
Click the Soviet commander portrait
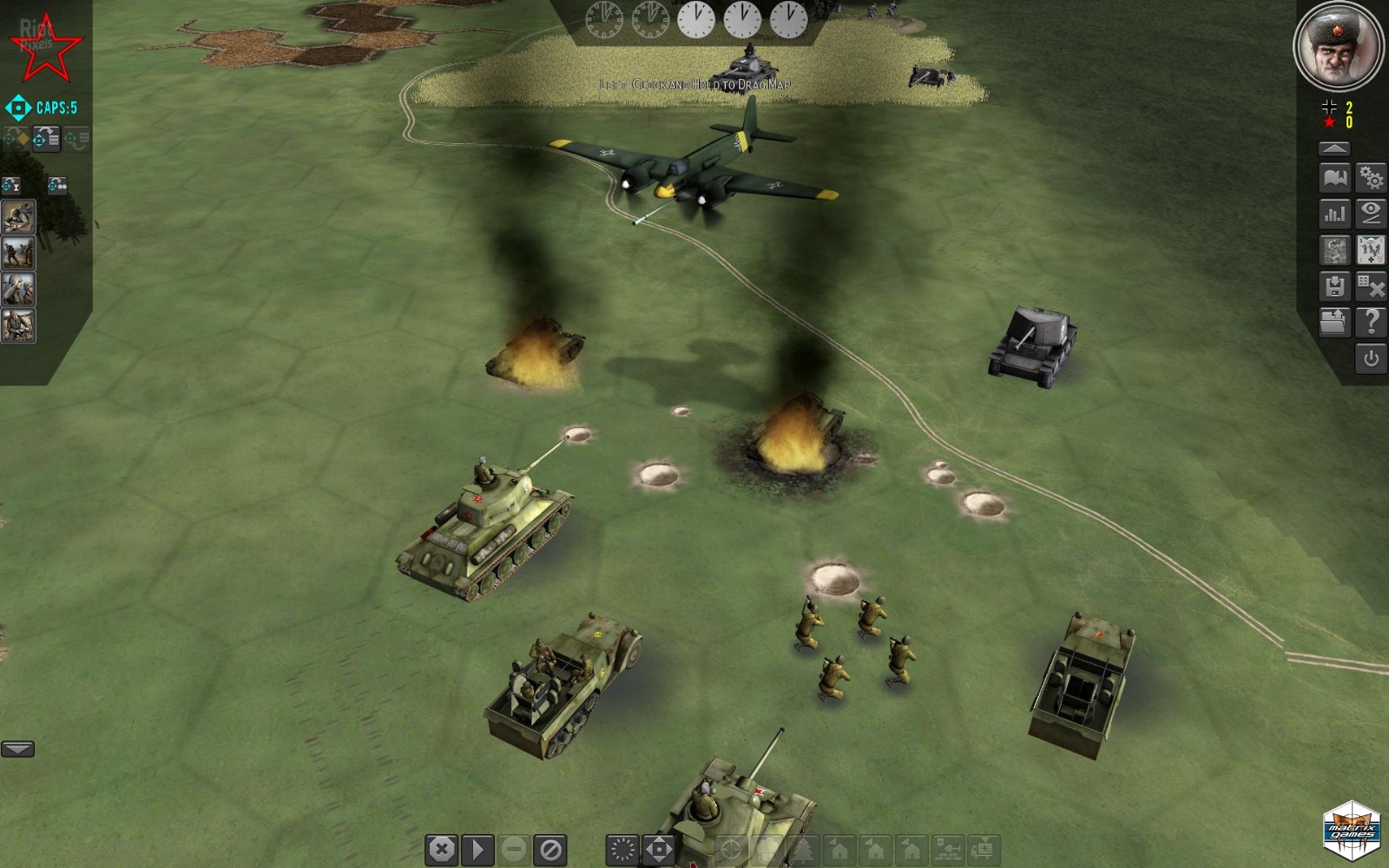1337,45
